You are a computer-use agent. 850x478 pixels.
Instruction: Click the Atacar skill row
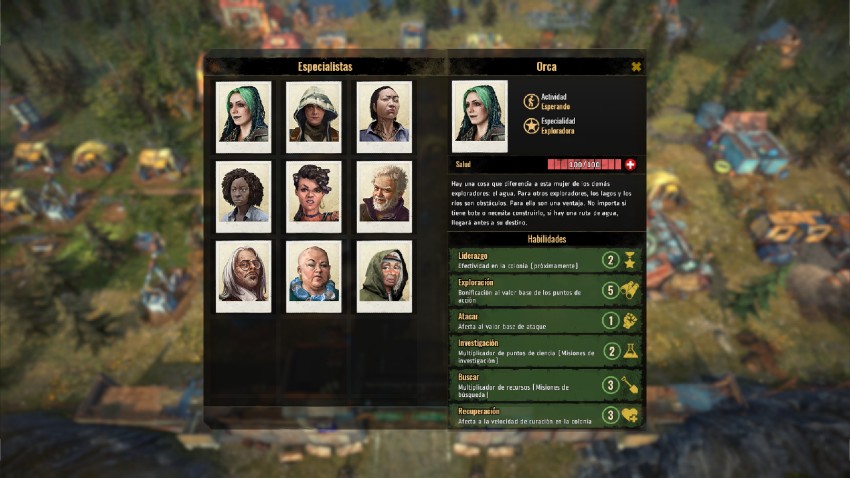[545, 321]
